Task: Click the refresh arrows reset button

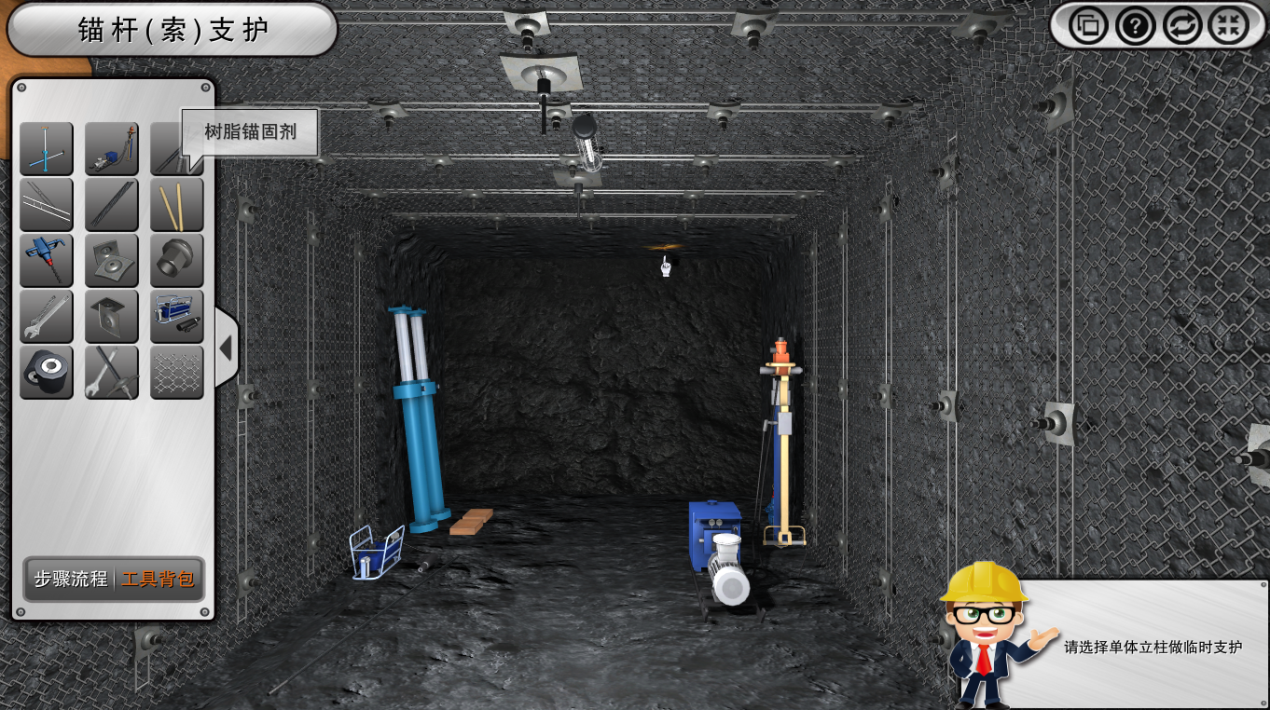Action: [x=1182, y=25]
